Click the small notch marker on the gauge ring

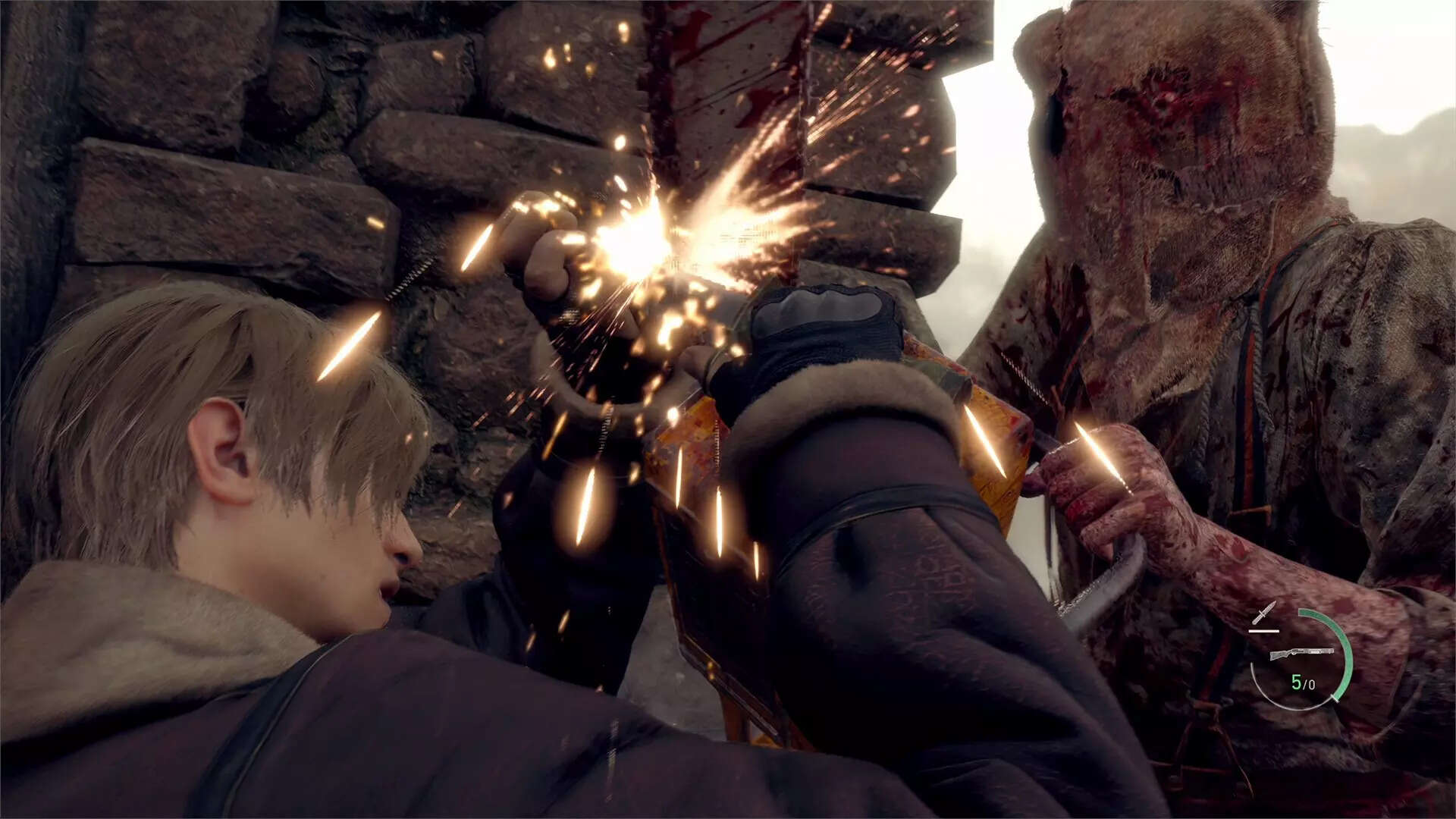(x=1332, y=697)
